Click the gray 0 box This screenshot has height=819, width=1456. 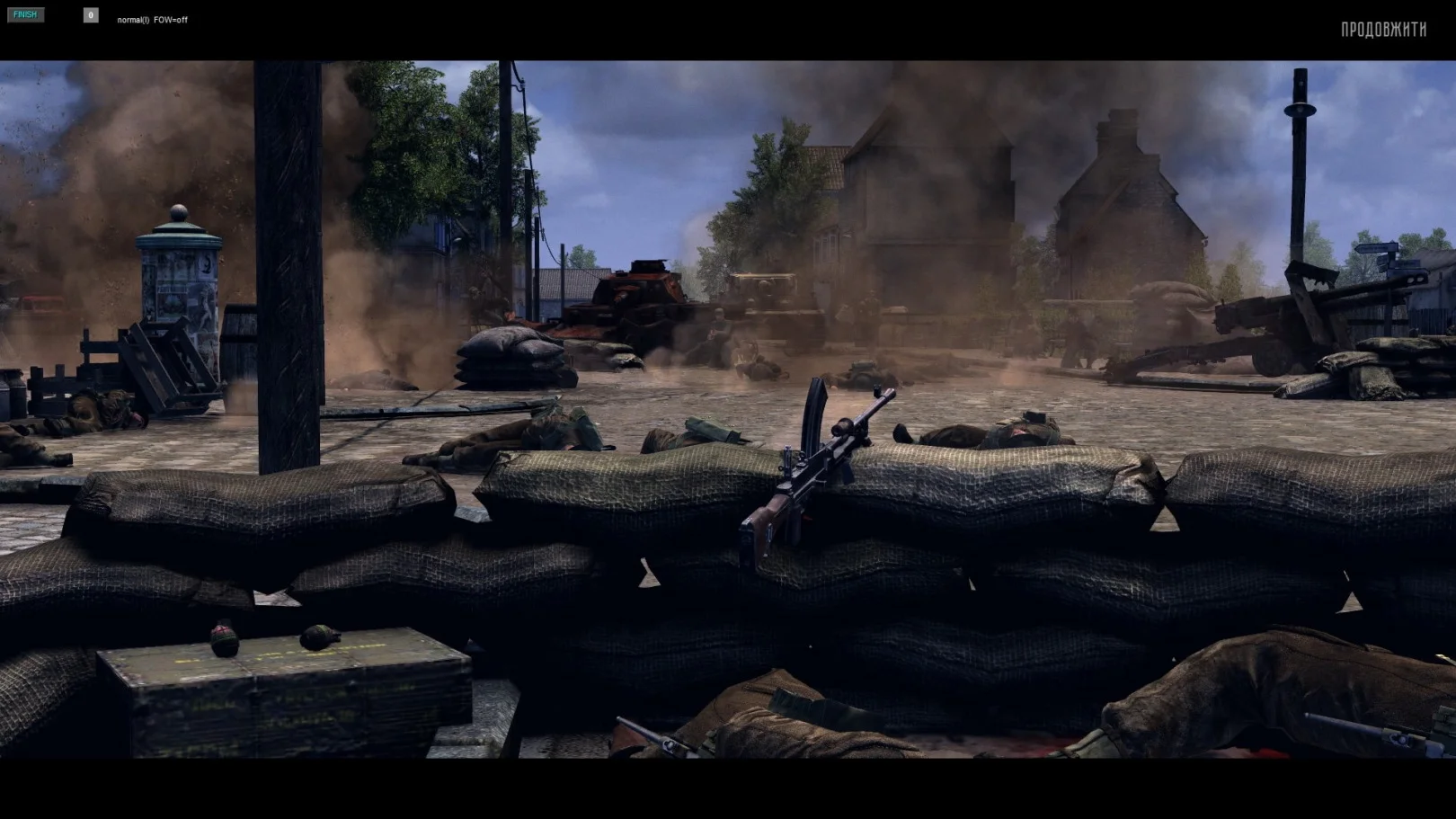tap(91, 15)
